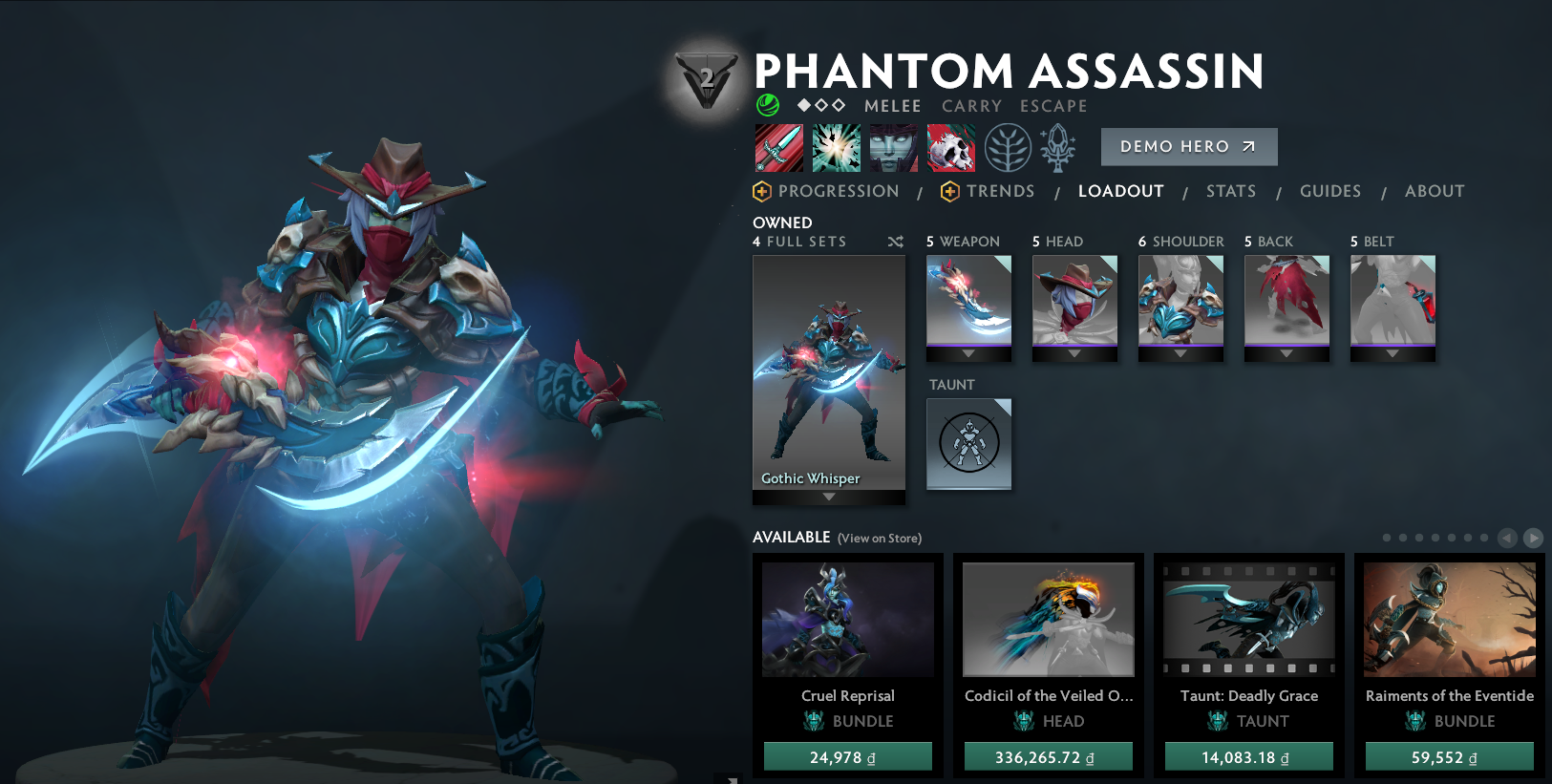Select the head item slot
Viewport: 1552px width, 784px height.
pos(1074,301)
